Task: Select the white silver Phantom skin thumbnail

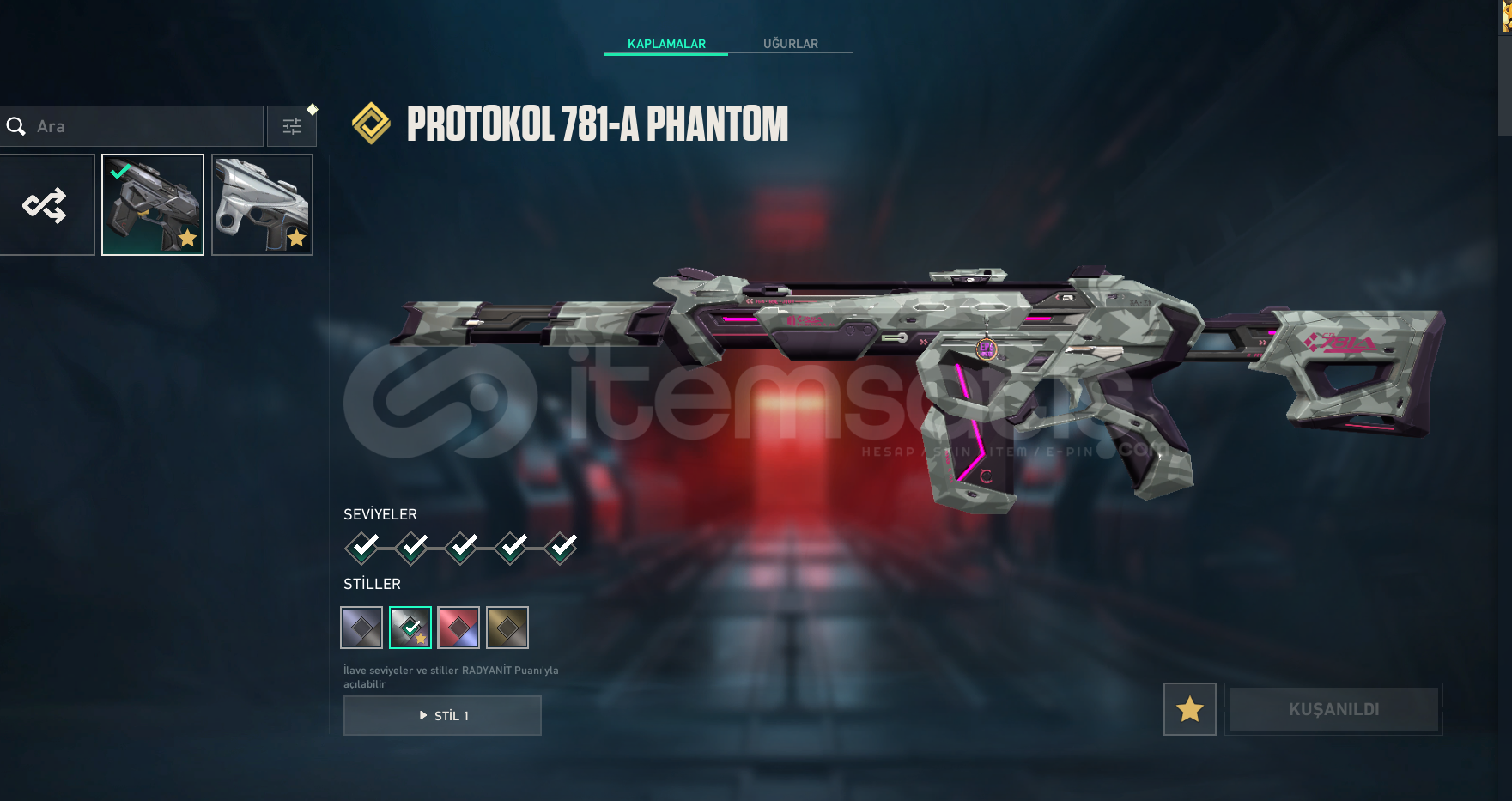Action: click(262, 205)
